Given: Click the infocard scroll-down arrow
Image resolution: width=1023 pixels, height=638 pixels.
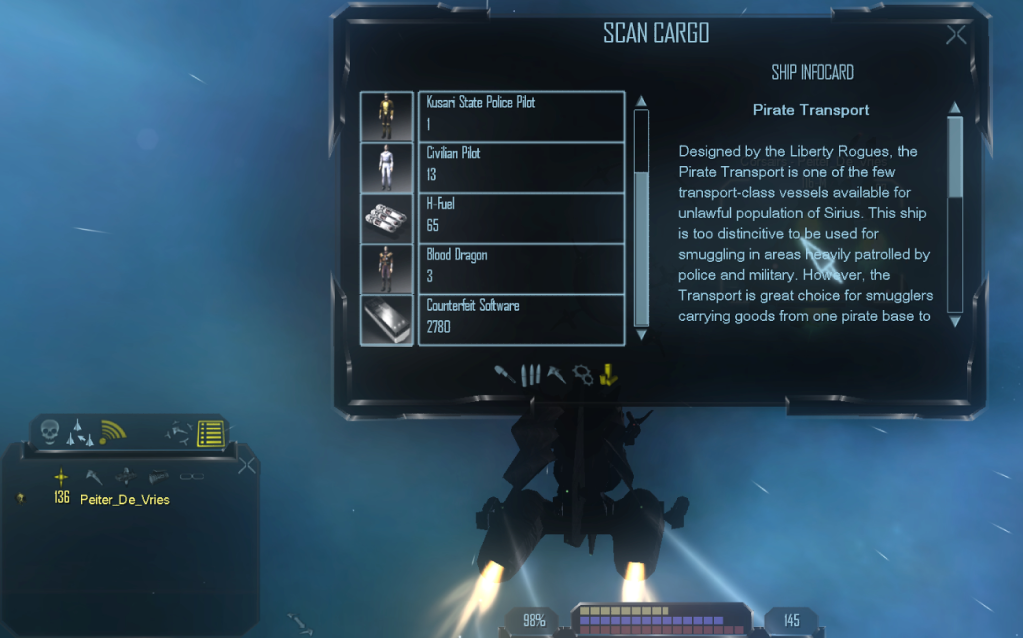Looking at the screenshot, I should click(x=955, y=321).
